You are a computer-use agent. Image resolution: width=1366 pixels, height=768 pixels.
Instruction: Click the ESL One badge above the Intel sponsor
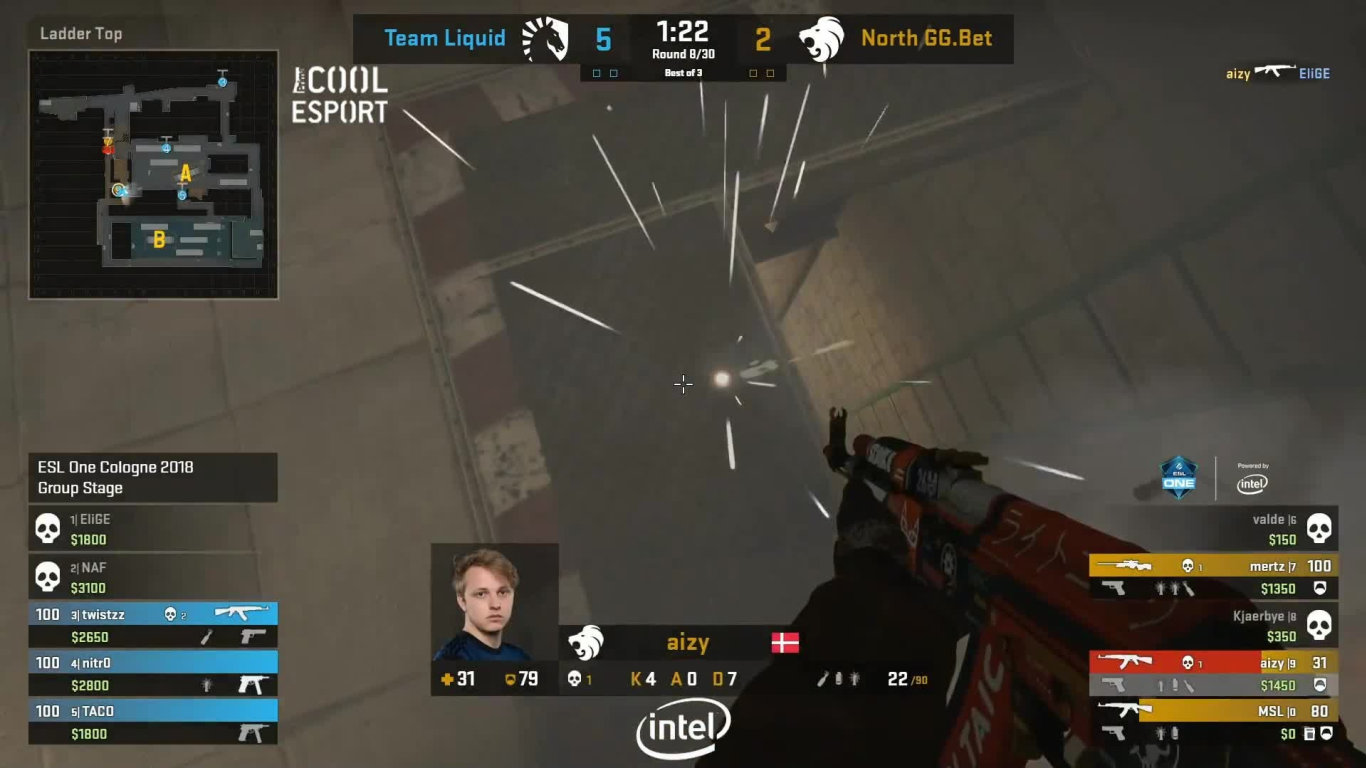pyautogui.click(x=1179, y=479)
